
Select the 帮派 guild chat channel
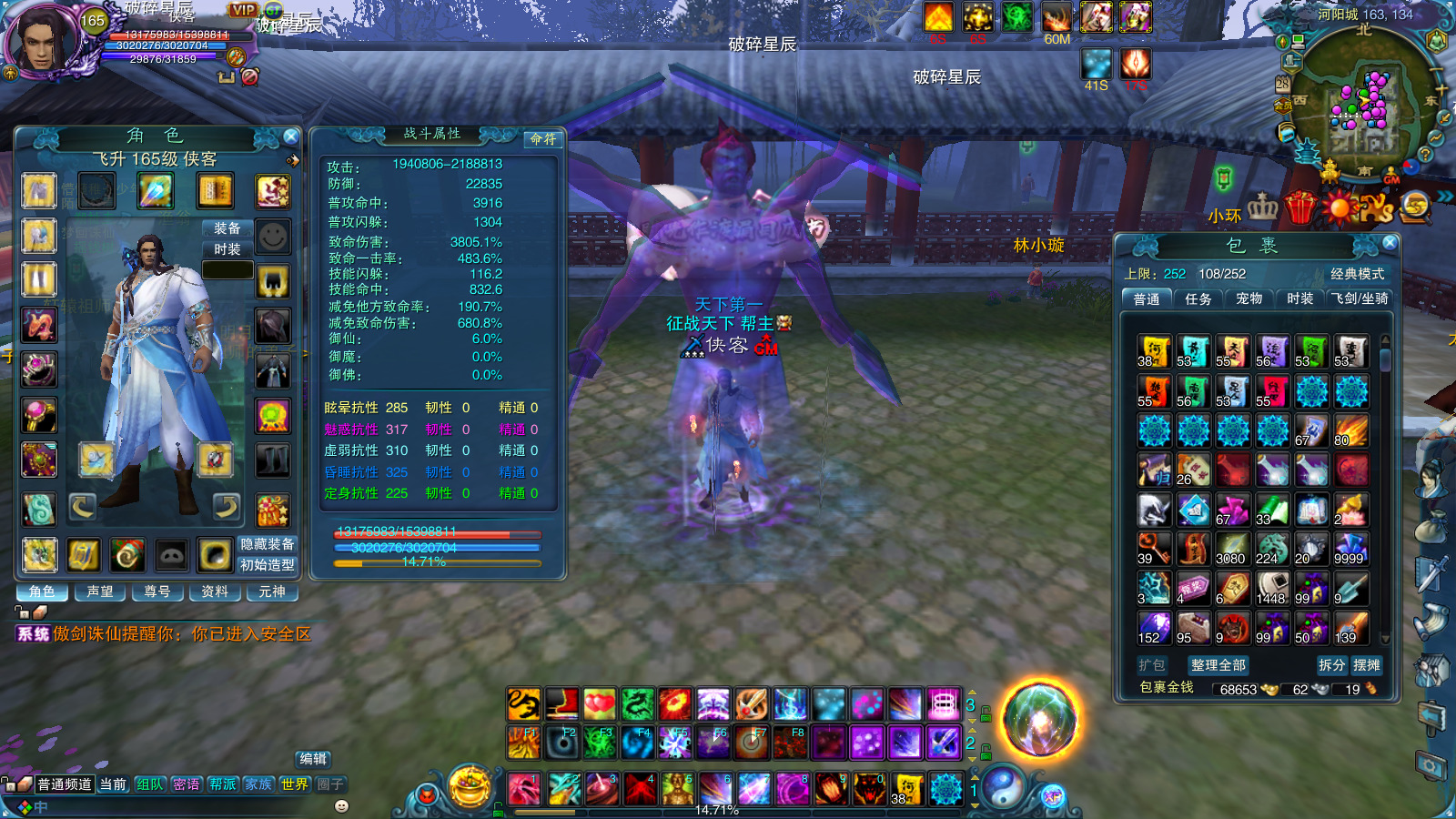coord(223,784)
